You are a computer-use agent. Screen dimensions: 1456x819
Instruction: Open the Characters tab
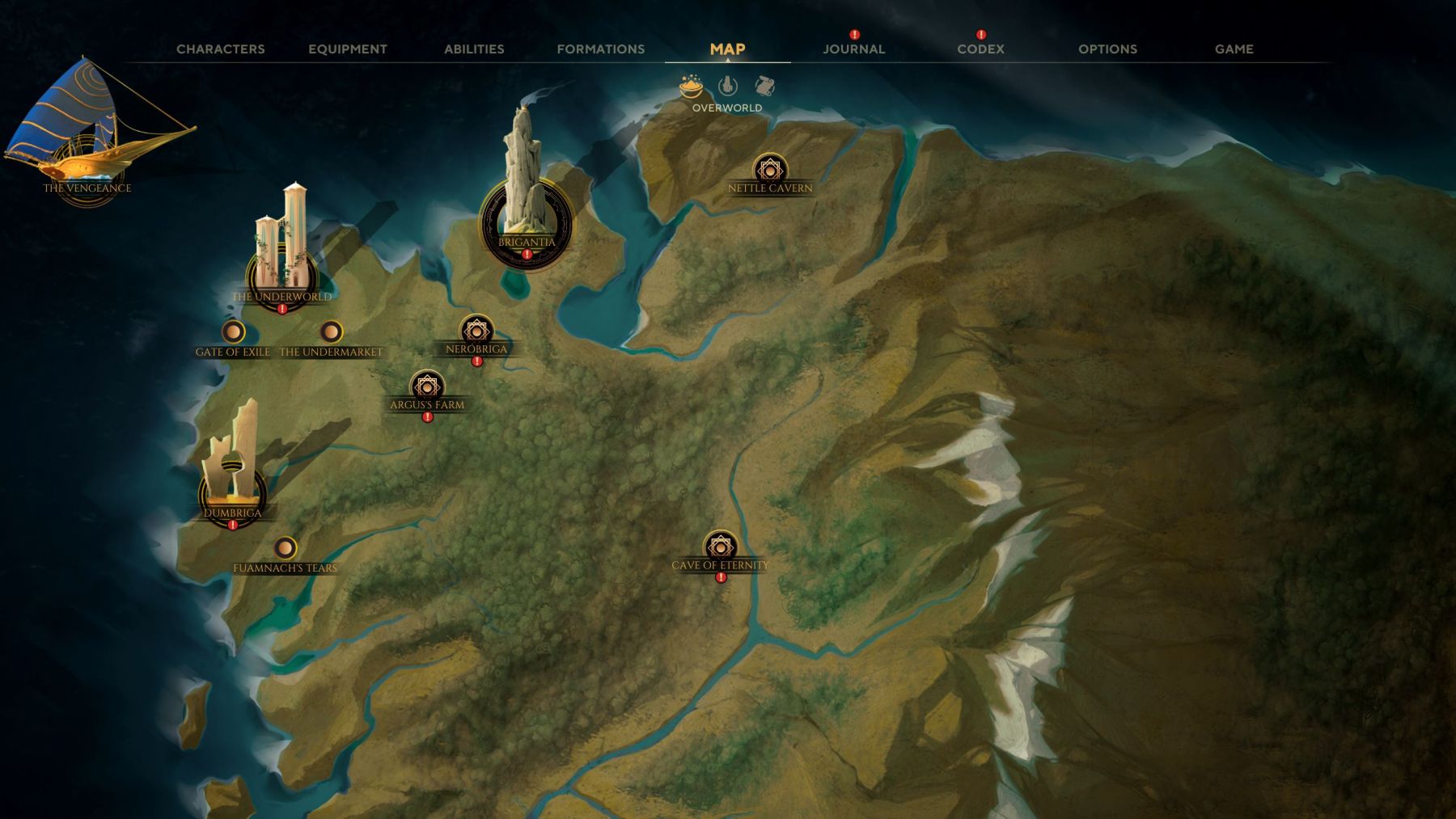[220, 49]
